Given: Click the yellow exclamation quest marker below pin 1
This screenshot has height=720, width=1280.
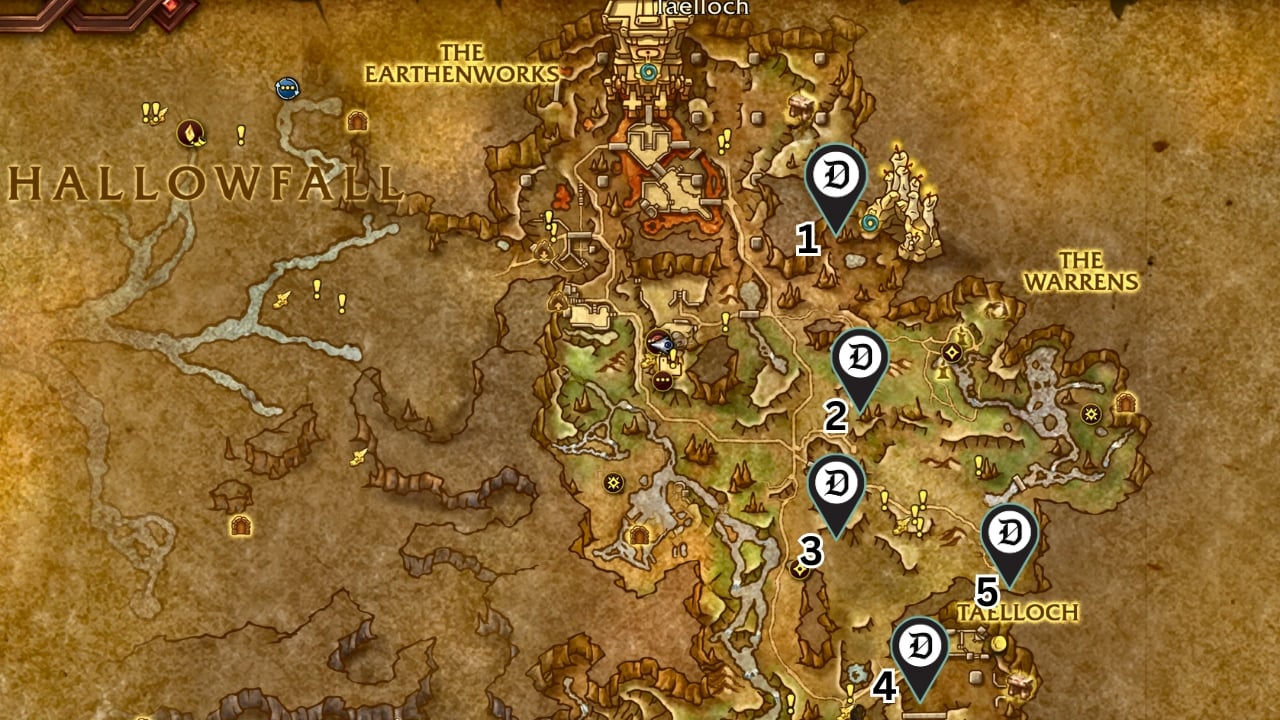Looking at the screenshot, I should tap(725, 320).
